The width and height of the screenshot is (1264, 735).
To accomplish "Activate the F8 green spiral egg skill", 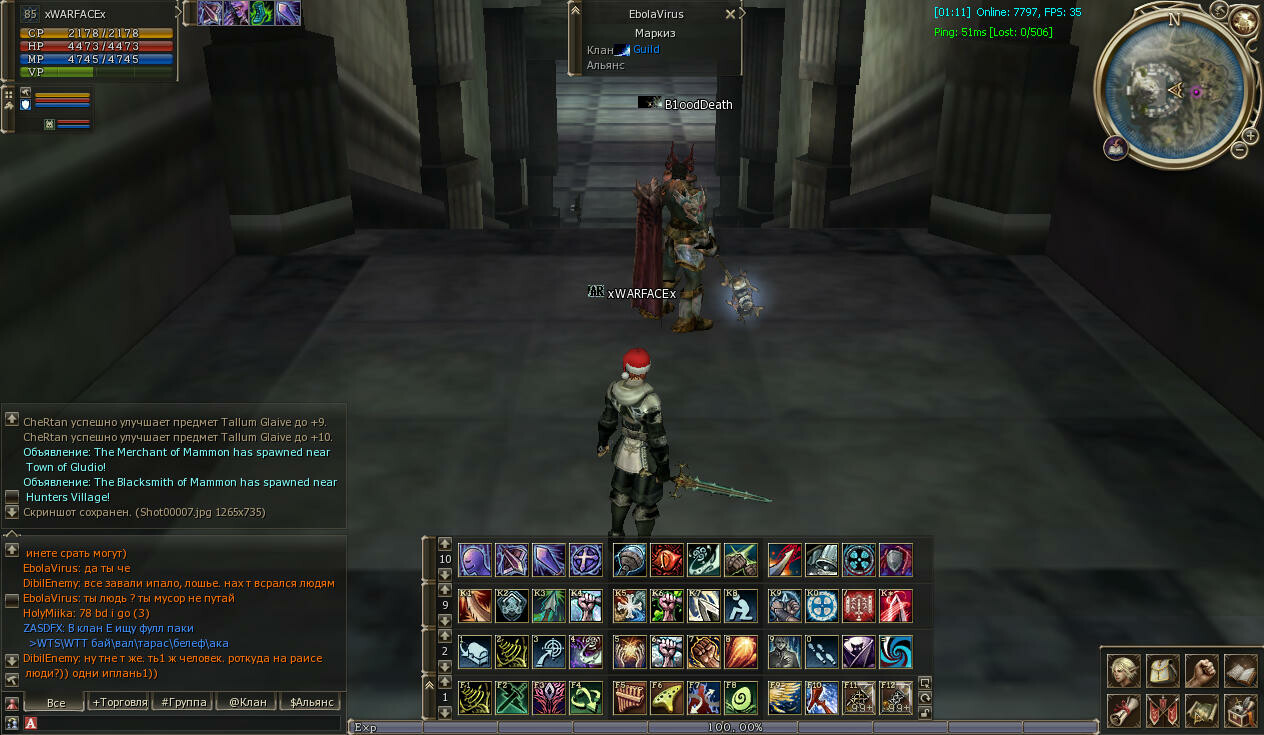I will [741, 698].
